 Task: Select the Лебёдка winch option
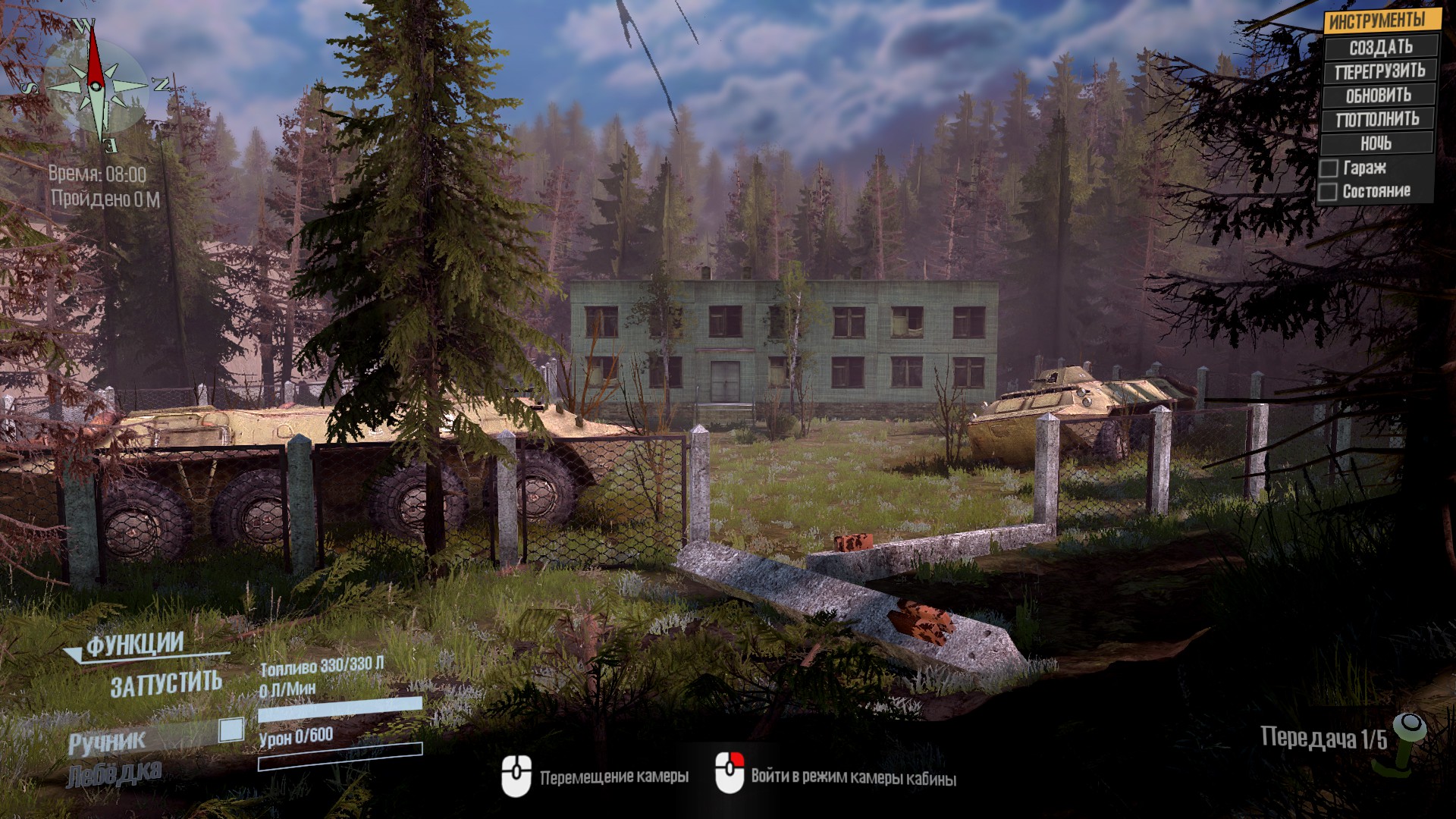click(x=114, y=775)
